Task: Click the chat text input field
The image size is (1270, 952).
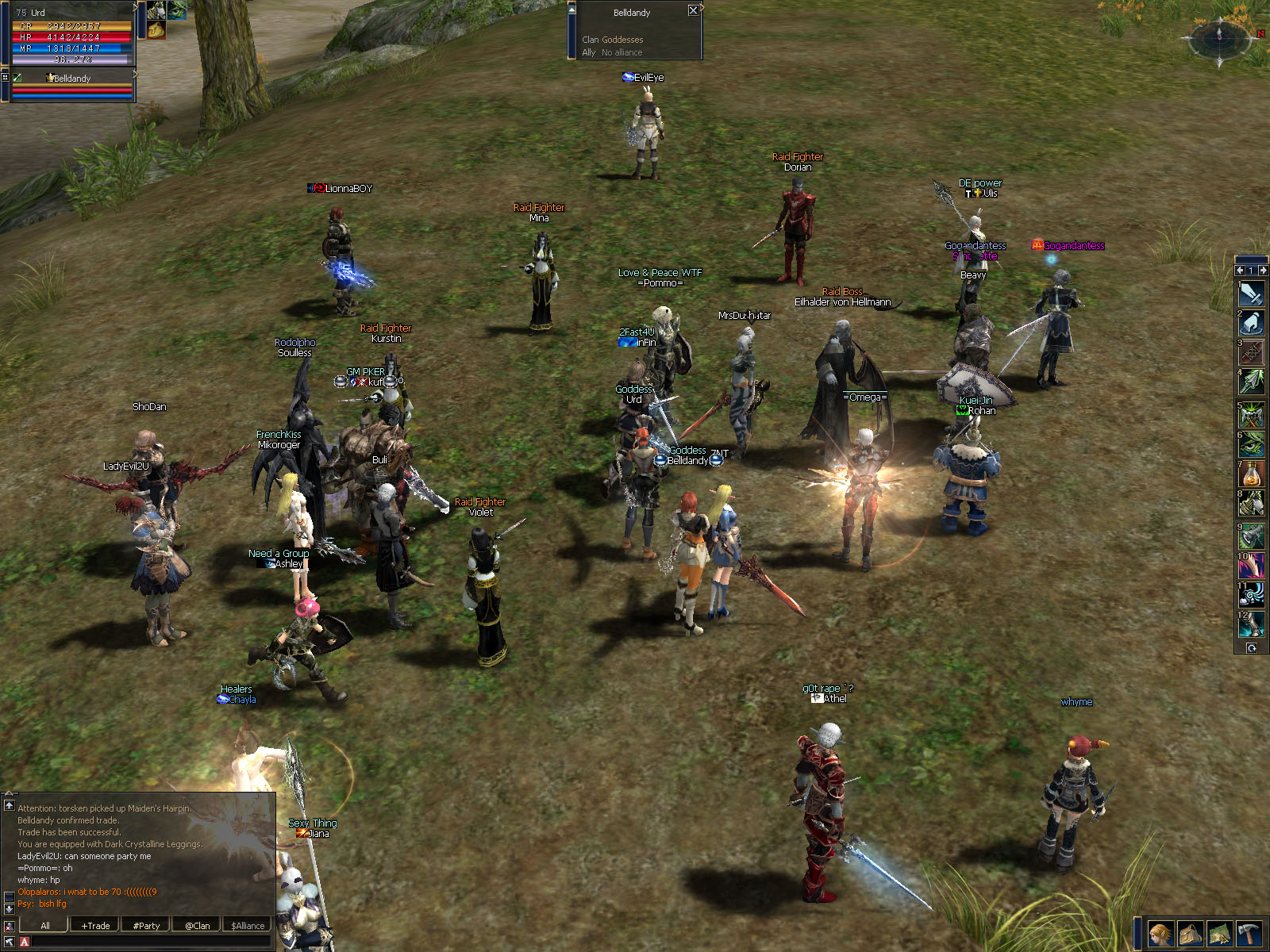Action: tap(151, 942)
